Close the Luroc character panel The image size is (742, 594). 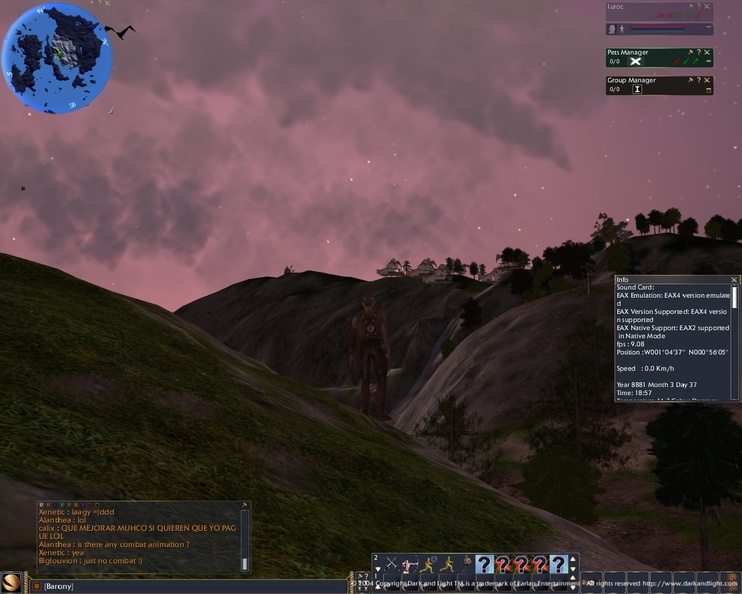pos(708,7)
